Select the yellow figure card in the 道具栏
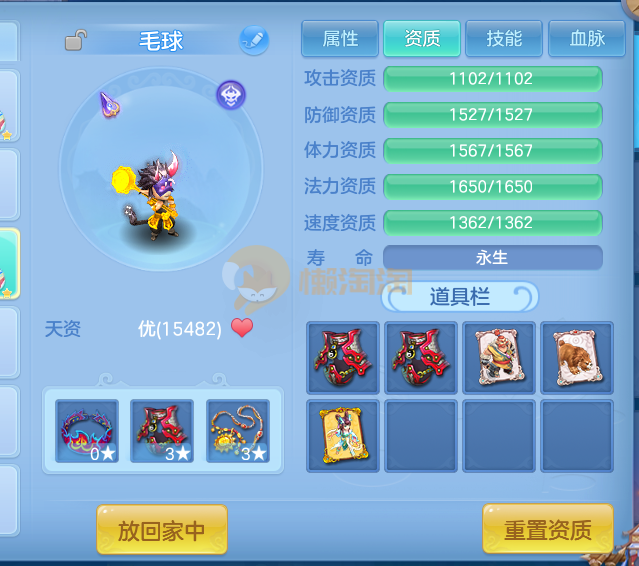639x566 pixels. click(x=343, y=435)
